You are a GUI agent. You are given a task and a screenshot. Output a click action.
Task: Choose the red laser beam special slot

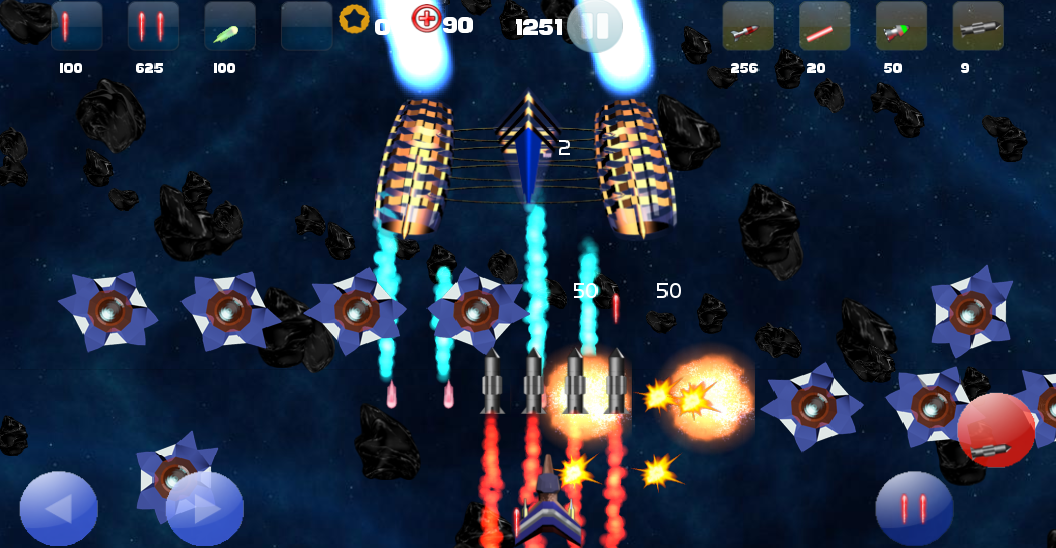824,27
